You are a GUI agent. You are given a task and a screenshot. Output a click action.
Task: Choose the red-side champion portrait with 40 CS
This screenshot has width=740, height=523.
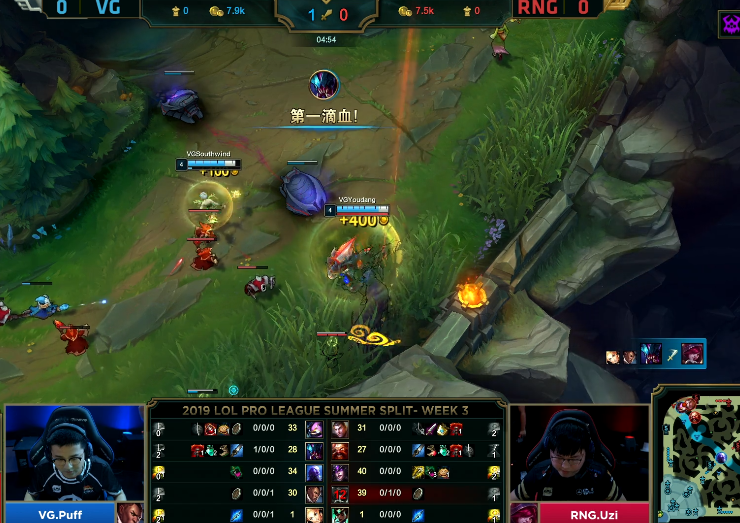coord(340,472)
